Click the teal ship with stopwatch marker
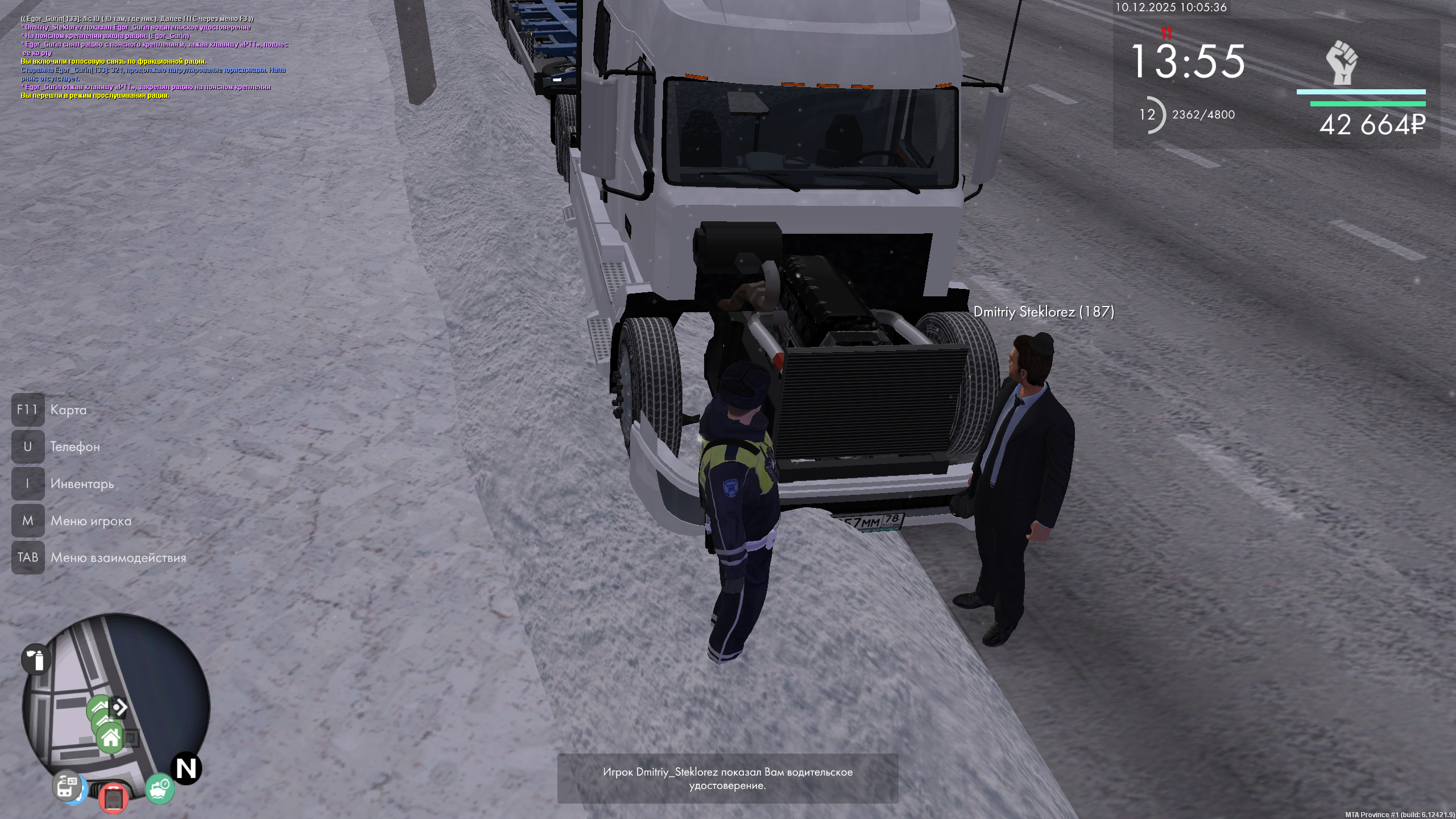This screenshot has width=1456, height=819. click(x=160, y=789)
